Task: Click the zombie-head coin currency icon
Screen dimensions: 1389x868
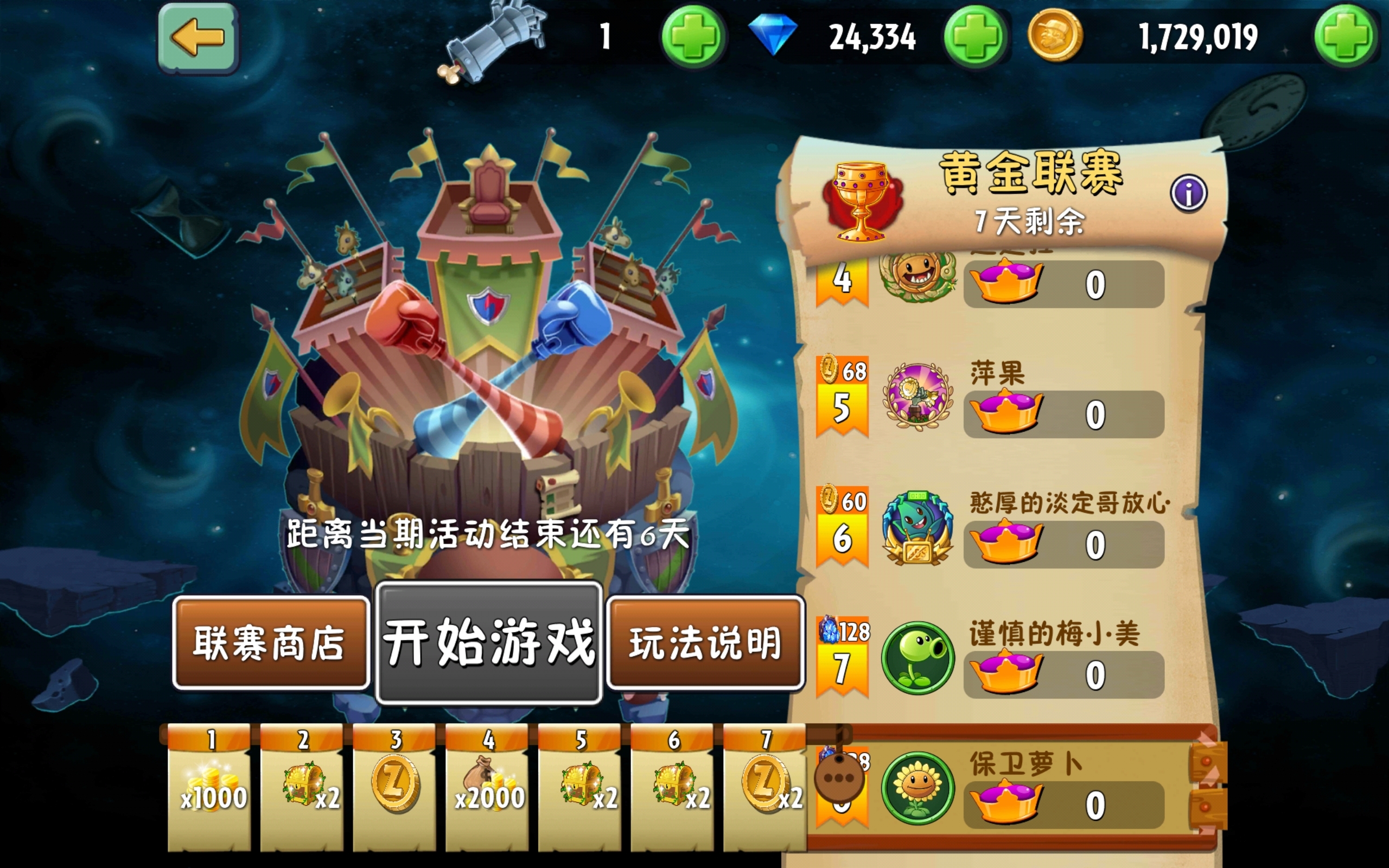Action: click(x=1056, y=36)
